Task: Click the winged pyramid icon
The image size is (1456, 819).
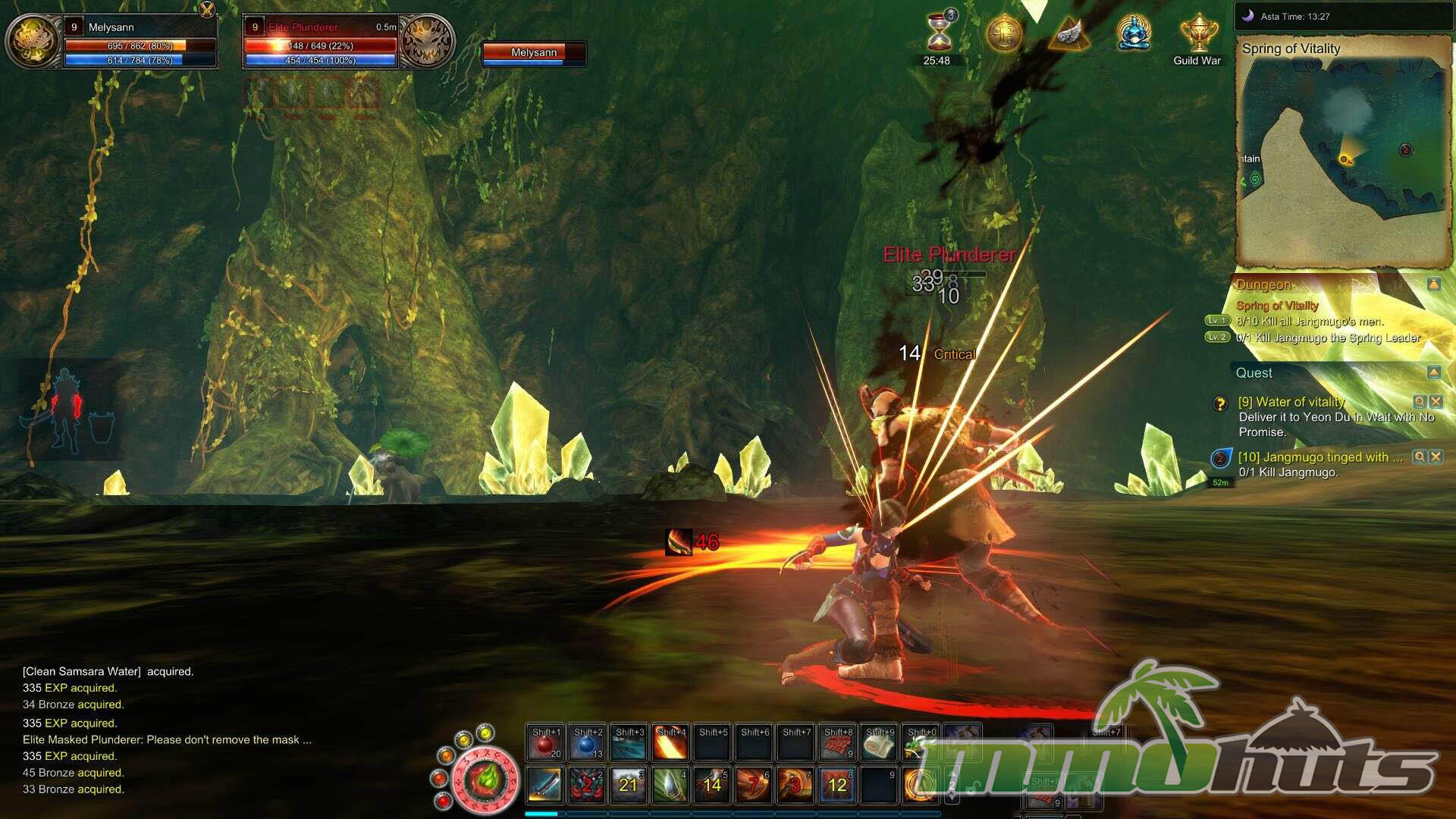Action: (1068, 33)
